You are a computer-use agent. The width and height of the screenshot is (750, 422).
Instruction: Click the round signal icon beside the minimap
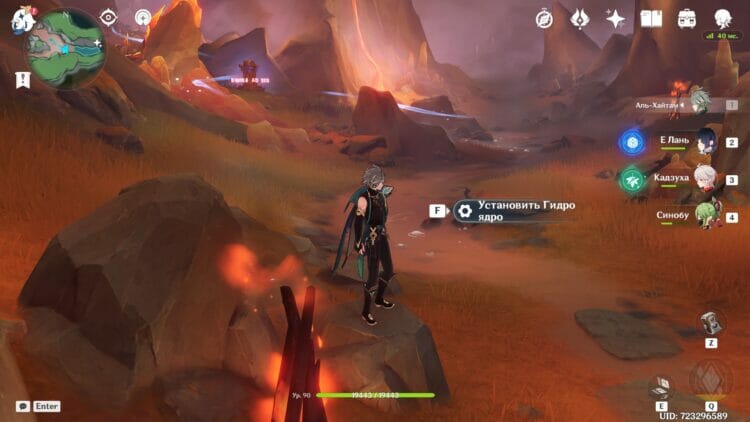point(144,18)
